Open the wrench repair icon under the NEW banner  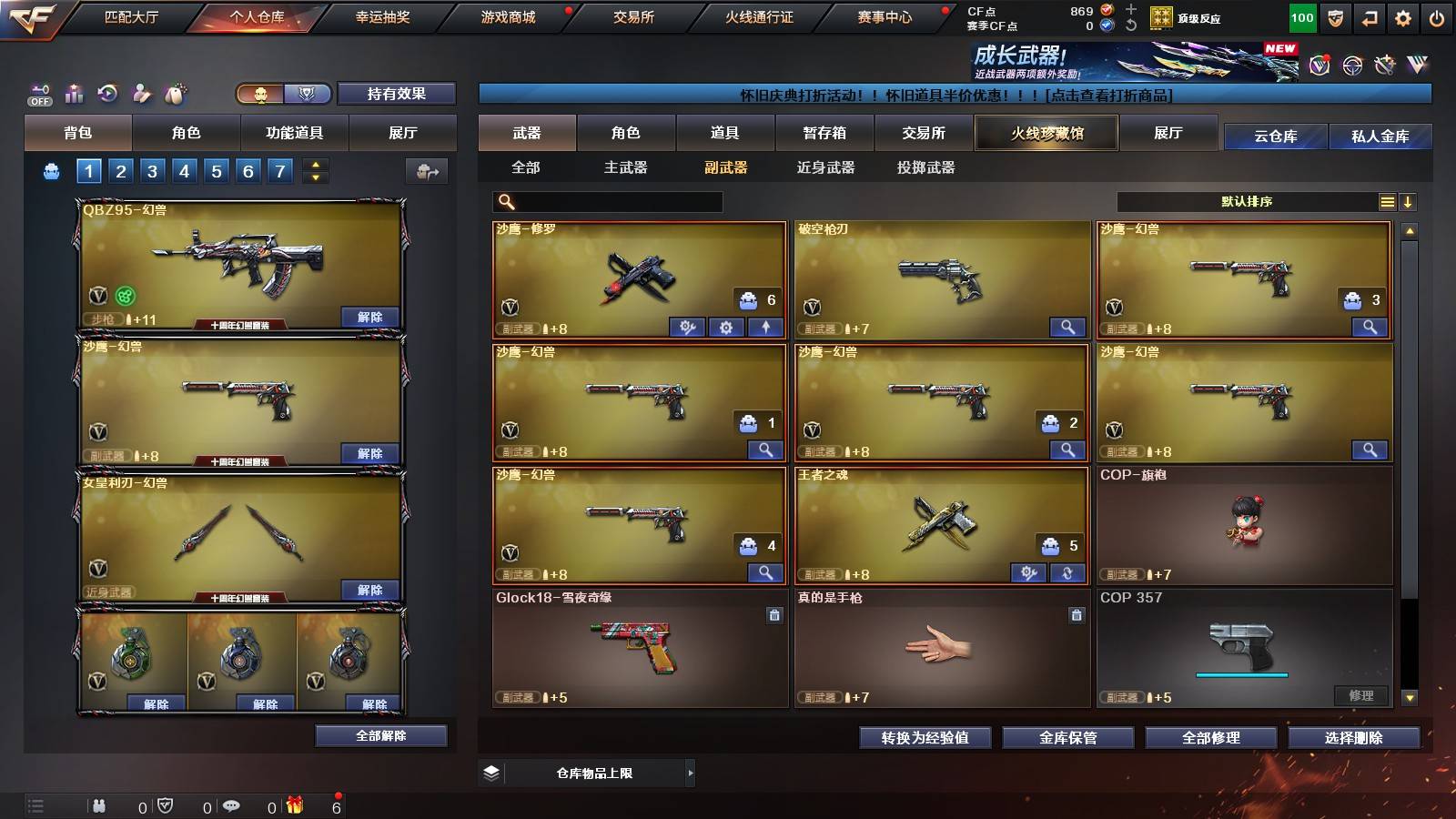pyautogui.click(x=1384, y=66)
